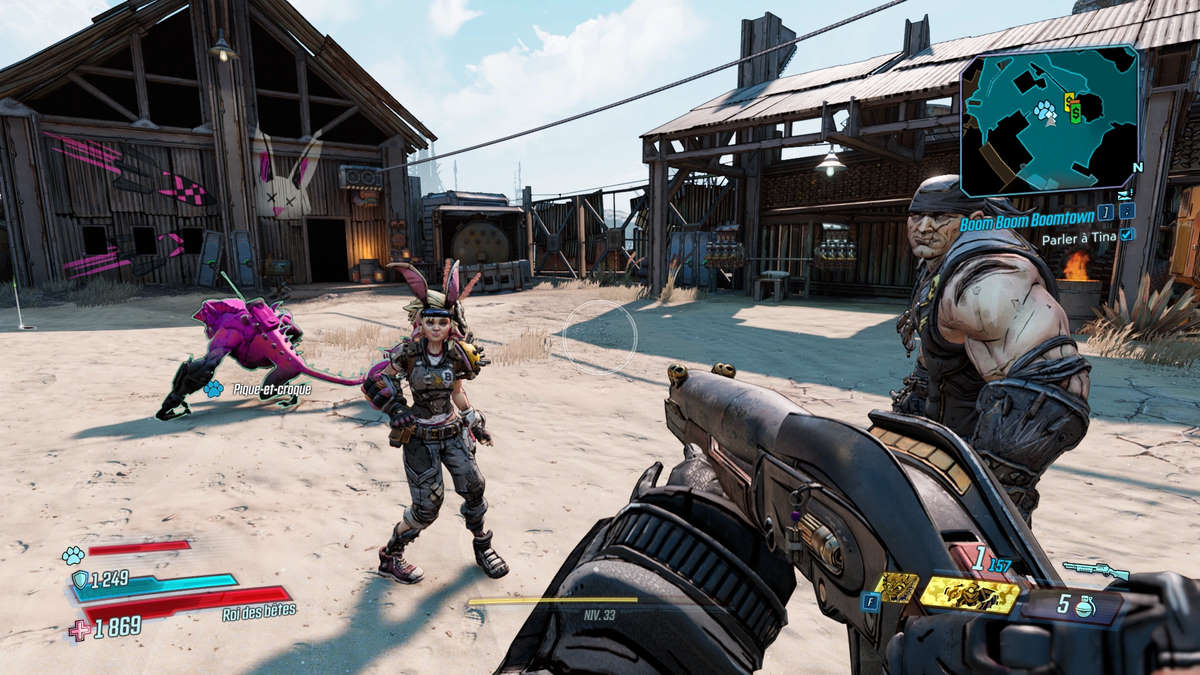Image resolution: width=1200 pixels, height=675 pixels.
Task: Activate the wide yellow action skill icon
Action: click(x=969, y=594)
